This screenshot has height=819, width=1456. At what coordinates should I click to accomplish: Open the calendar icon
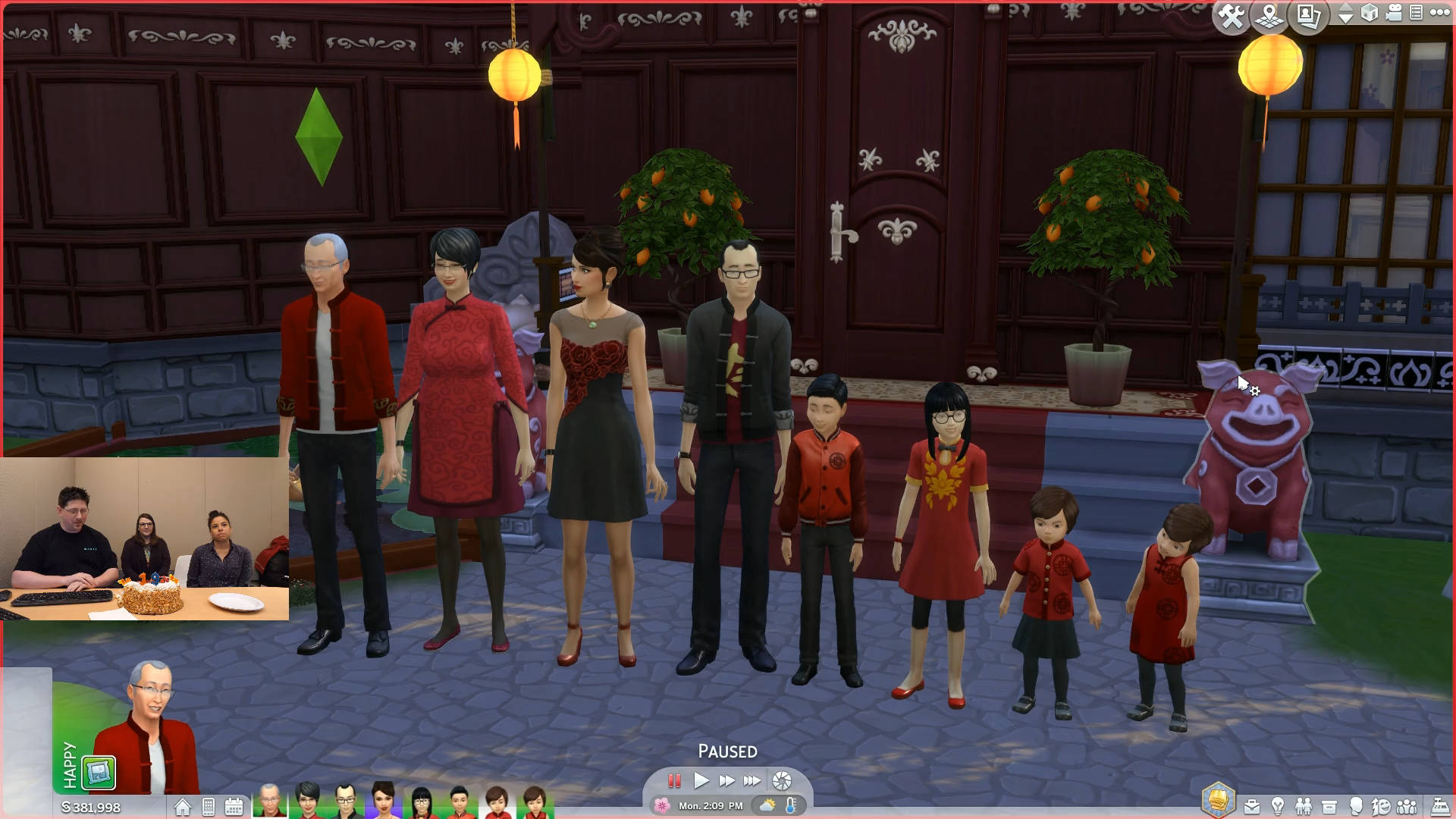click(x=234, y=807)
